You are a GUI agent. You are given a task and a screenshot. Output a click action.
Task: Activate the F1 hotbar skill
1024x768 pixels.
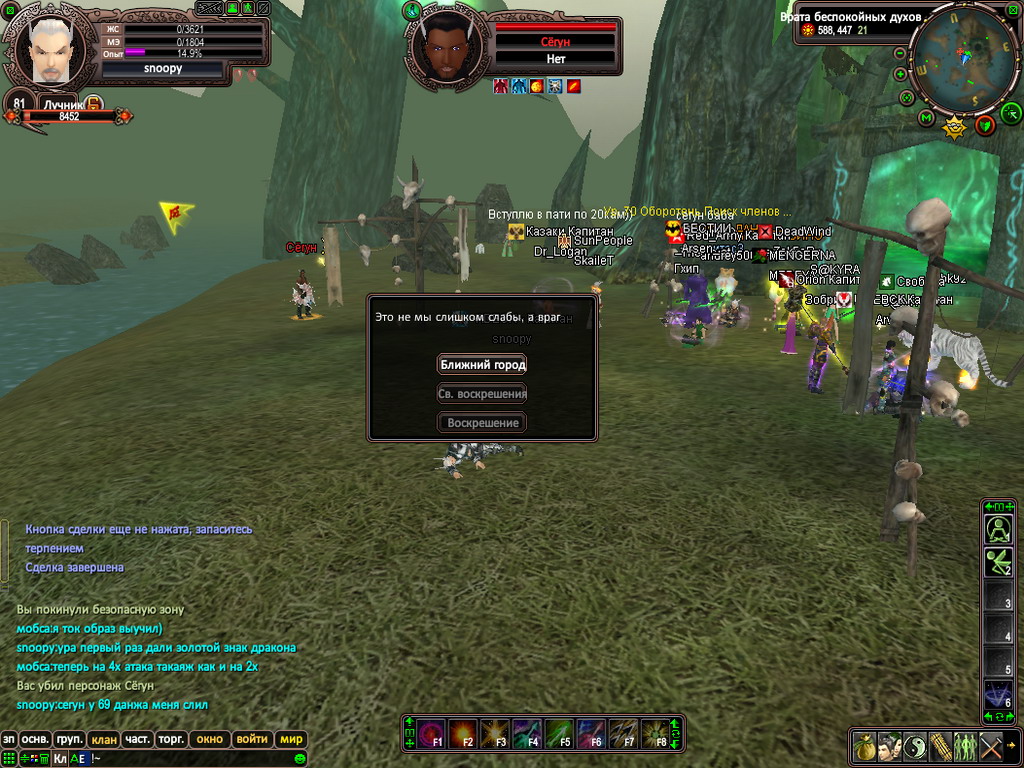[432, 733]
